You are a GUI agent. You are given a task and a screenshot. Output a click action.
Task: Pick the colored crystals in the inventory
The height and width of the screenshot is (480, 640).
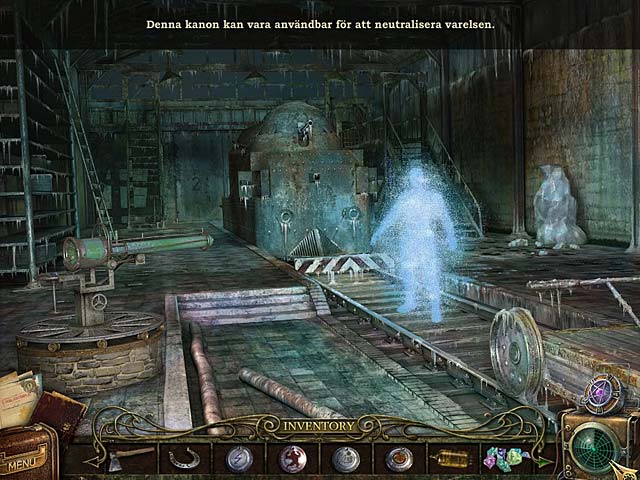(x=501, y=458)
